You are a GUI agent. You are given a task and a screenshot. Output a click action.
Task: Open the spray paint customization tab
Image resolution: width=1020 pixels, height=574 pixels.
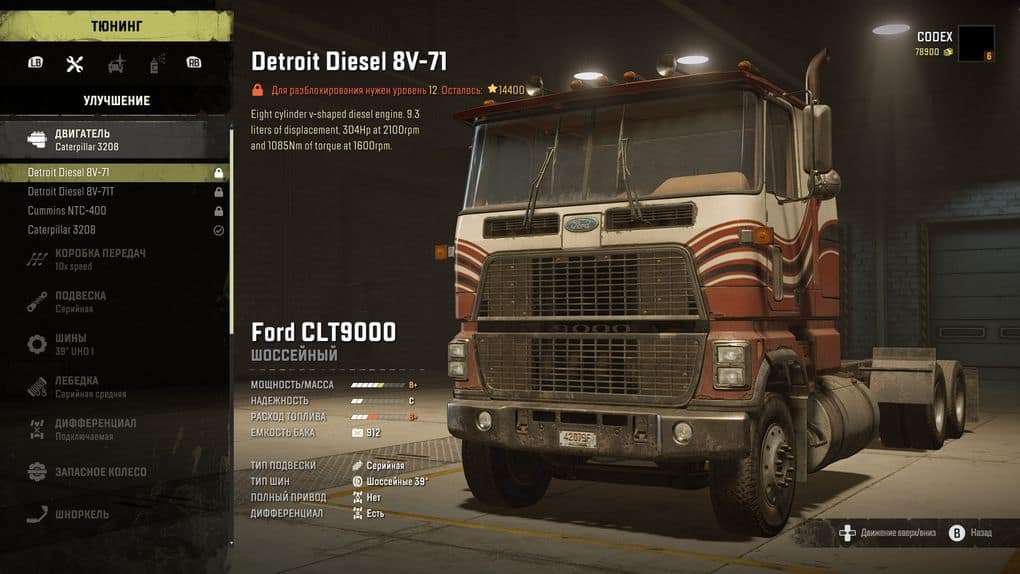[x=155, y=64]
